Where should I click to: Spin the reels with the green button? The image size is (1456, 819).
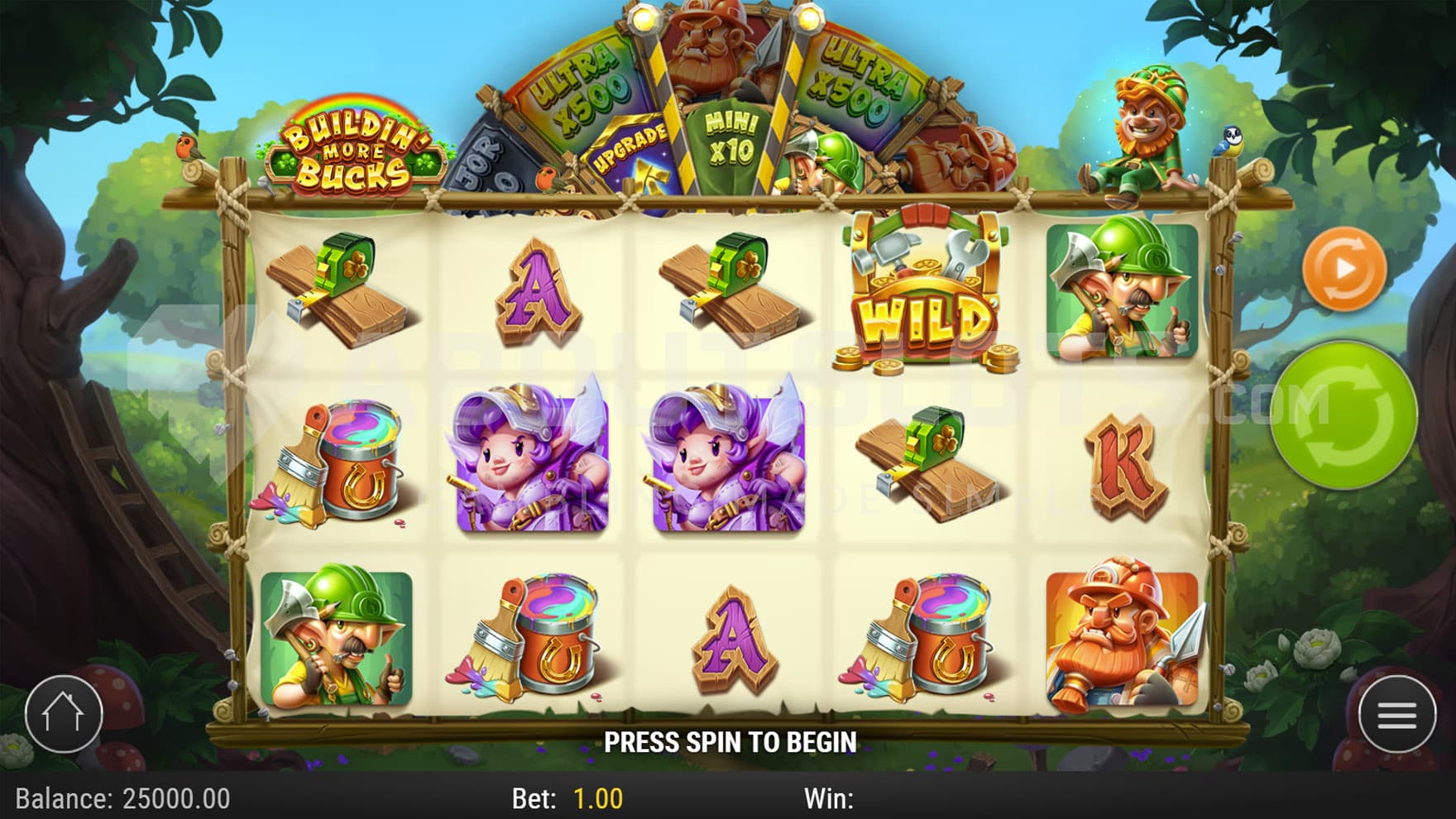(x=1343, y=416)
